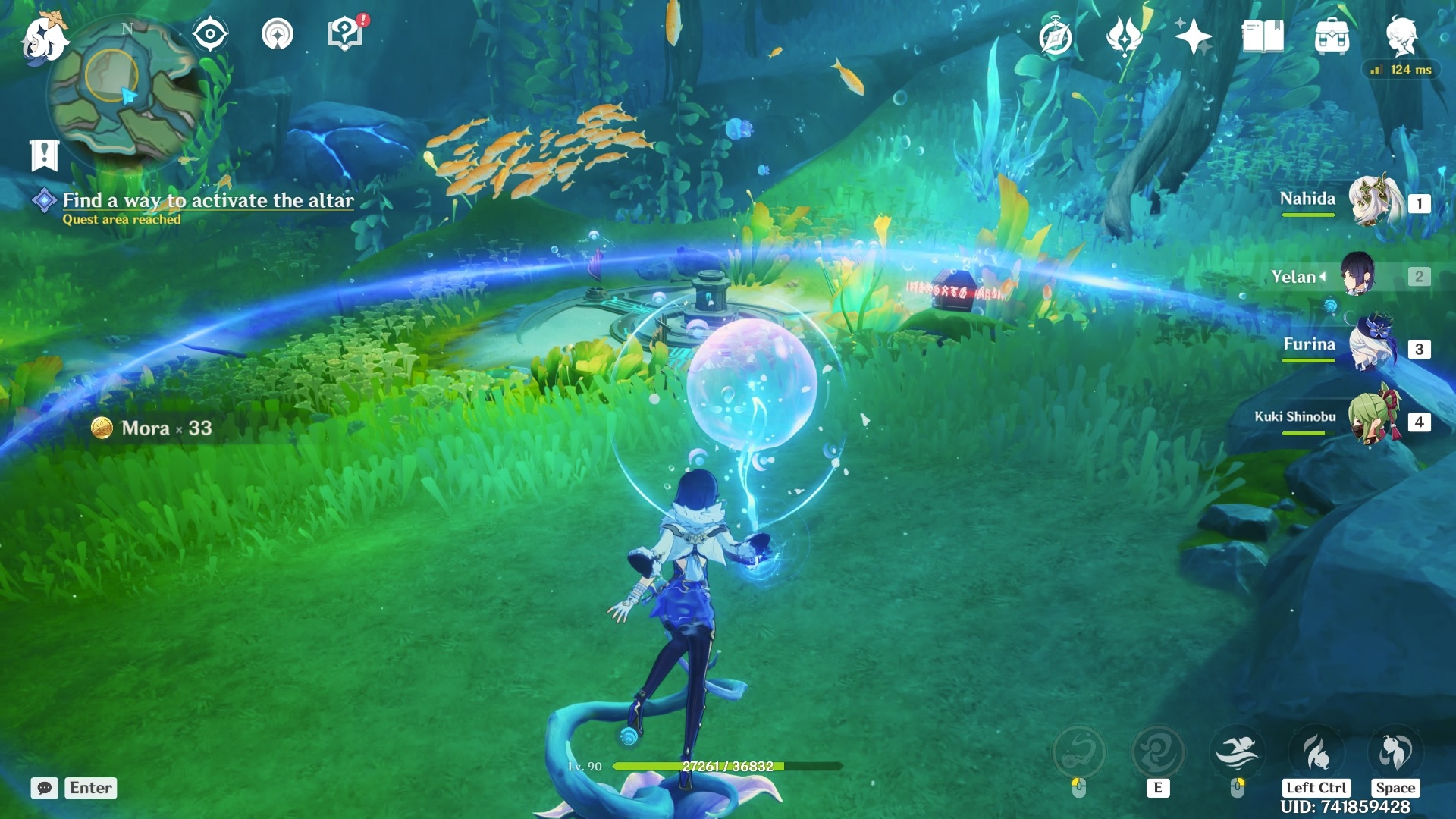
Task: Activate the Space ascend swim icon
Action: tap(1395, 752)
